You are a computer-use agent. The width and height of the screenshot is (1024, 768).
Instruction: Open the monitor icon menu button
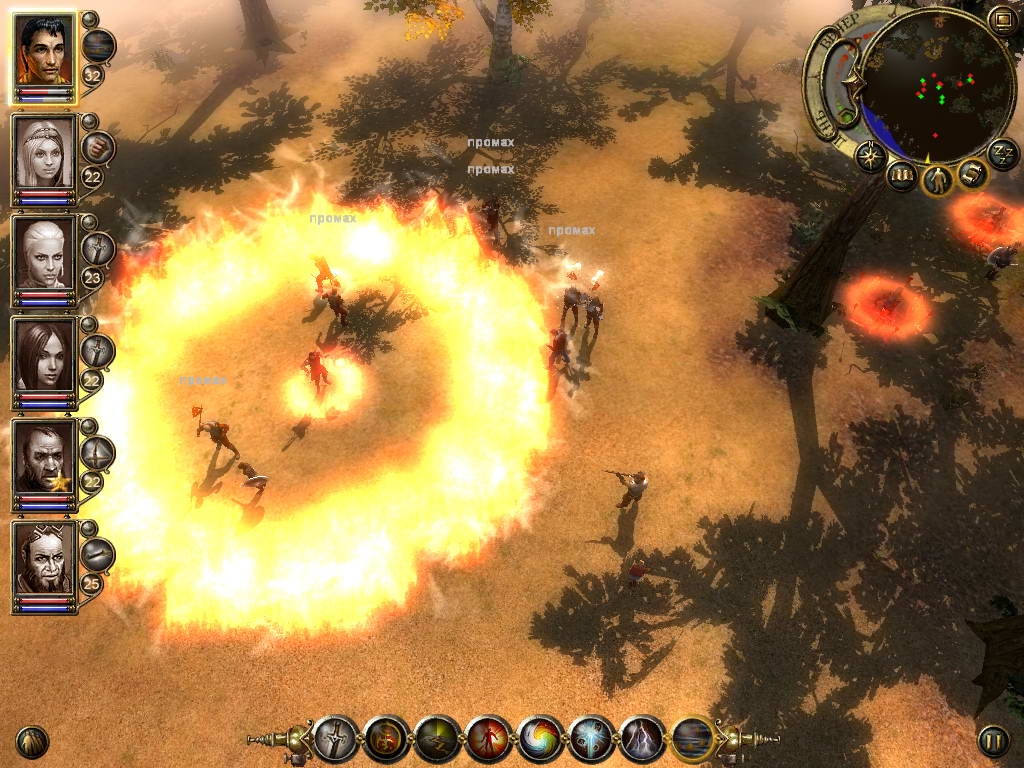click(1002, 19)
